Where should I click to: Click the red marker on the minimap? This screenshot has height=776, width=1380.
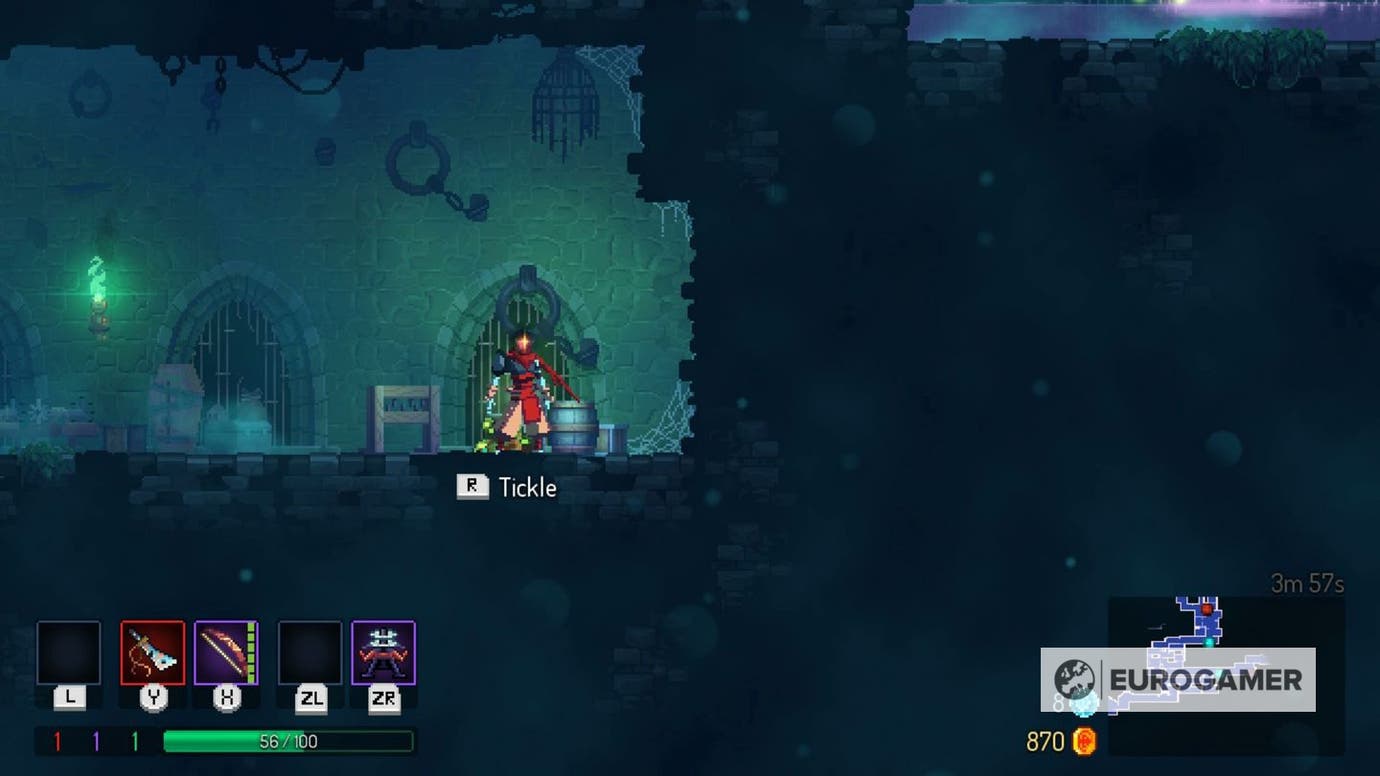click(1207, 609)
